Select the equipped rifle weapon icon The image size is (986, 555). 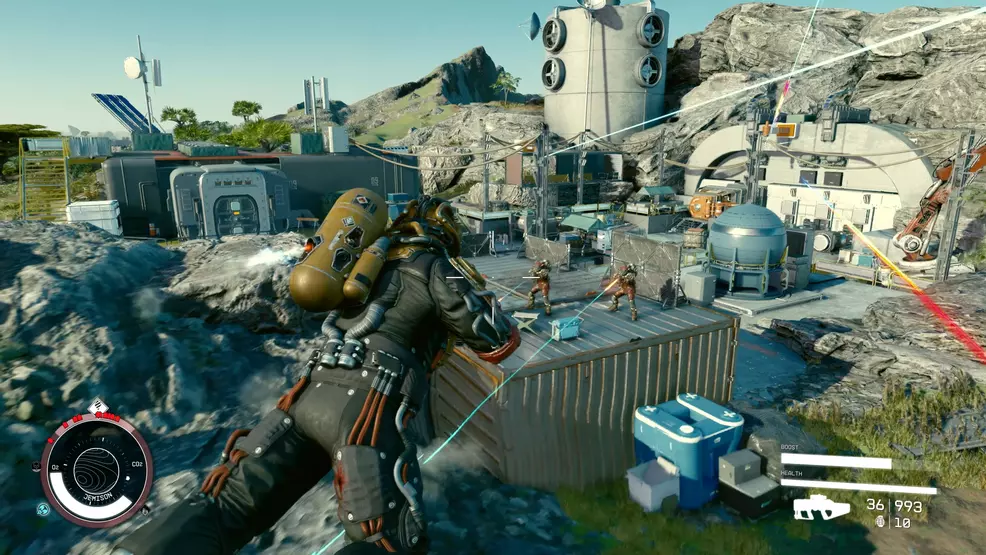(821, 508)
